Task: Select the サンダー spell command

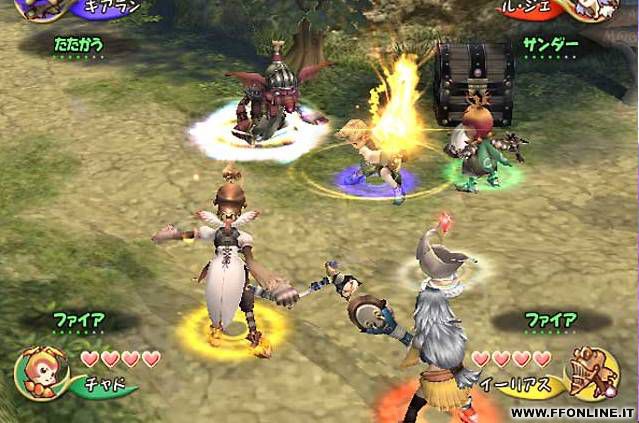Action: (x=551, y=45)
